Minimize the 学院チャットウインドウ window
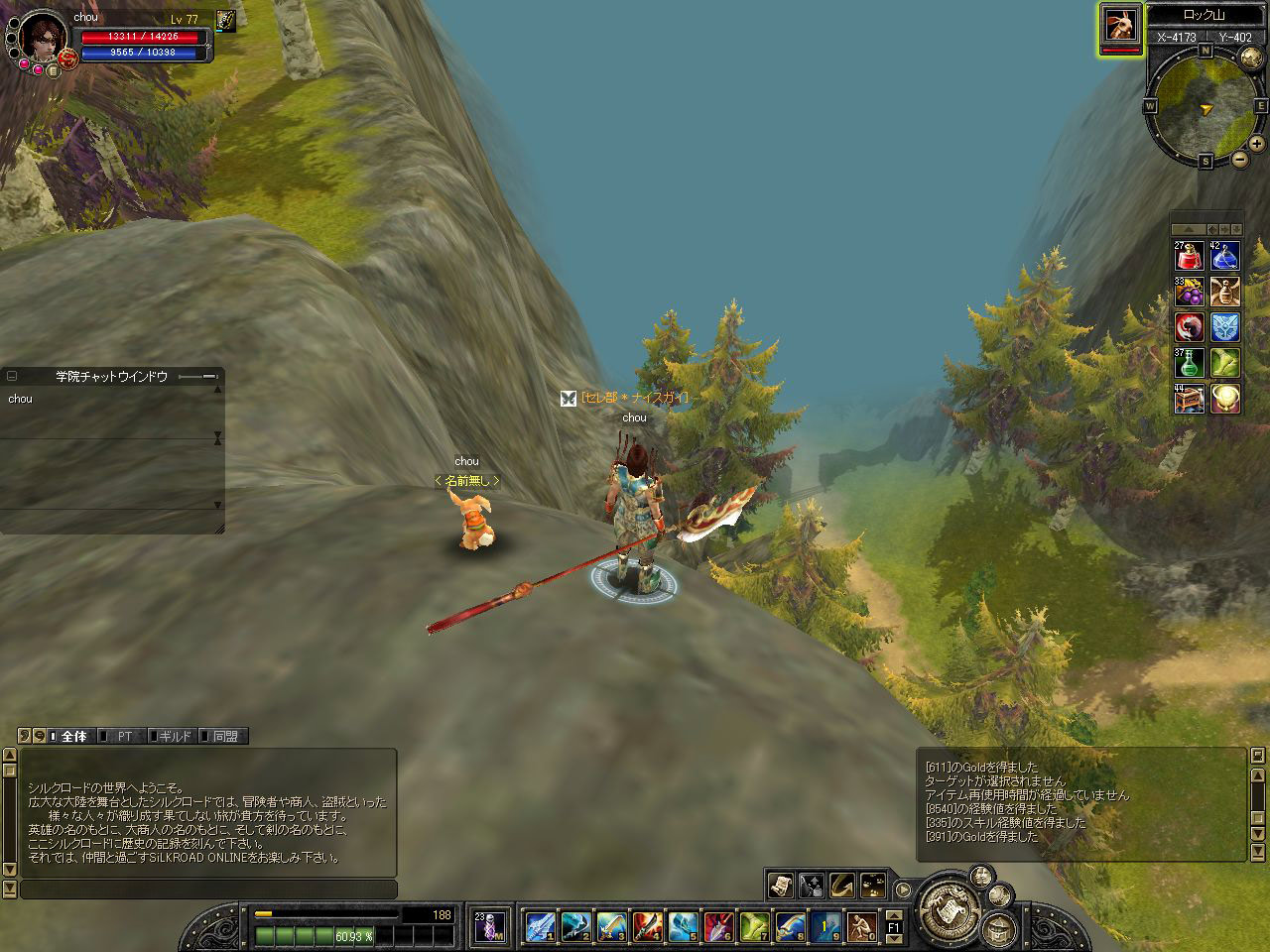Screen dimensions: 1270x952 point(12,377)
